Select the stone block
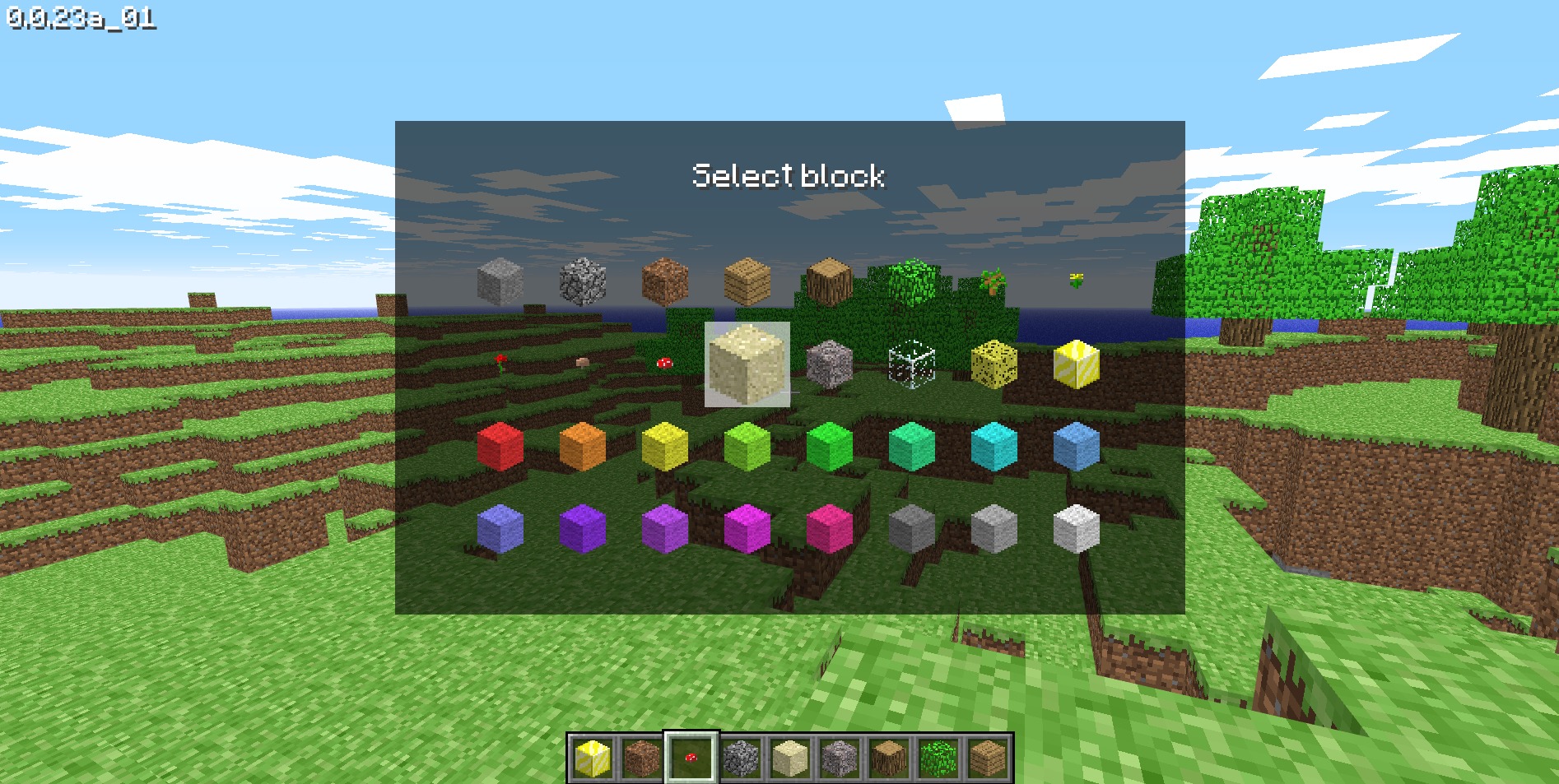 (x=500, y=280)
